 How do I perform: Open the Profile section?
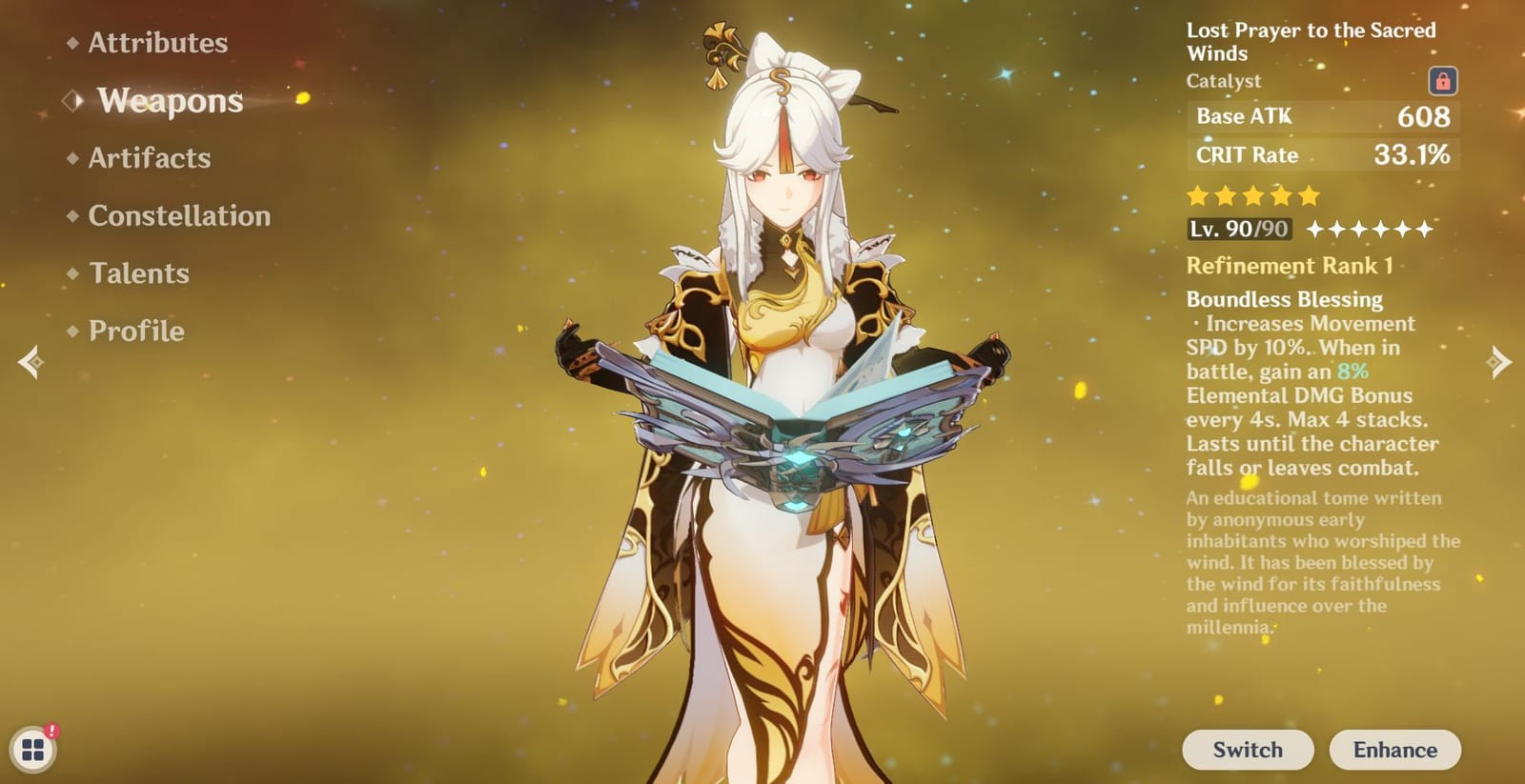(x=135, y=331)
